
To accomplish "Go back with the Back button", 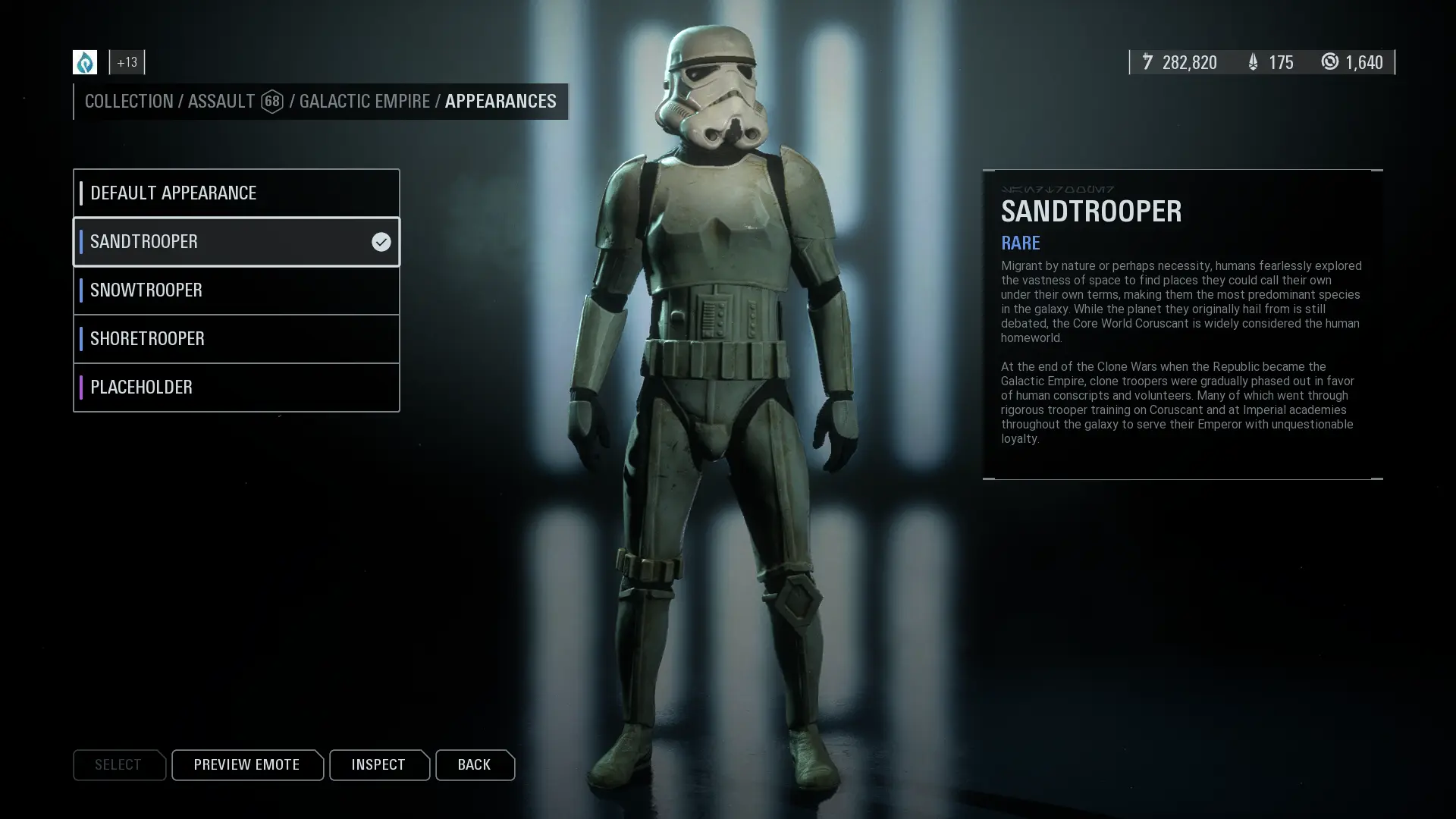I will pos(474,764).
